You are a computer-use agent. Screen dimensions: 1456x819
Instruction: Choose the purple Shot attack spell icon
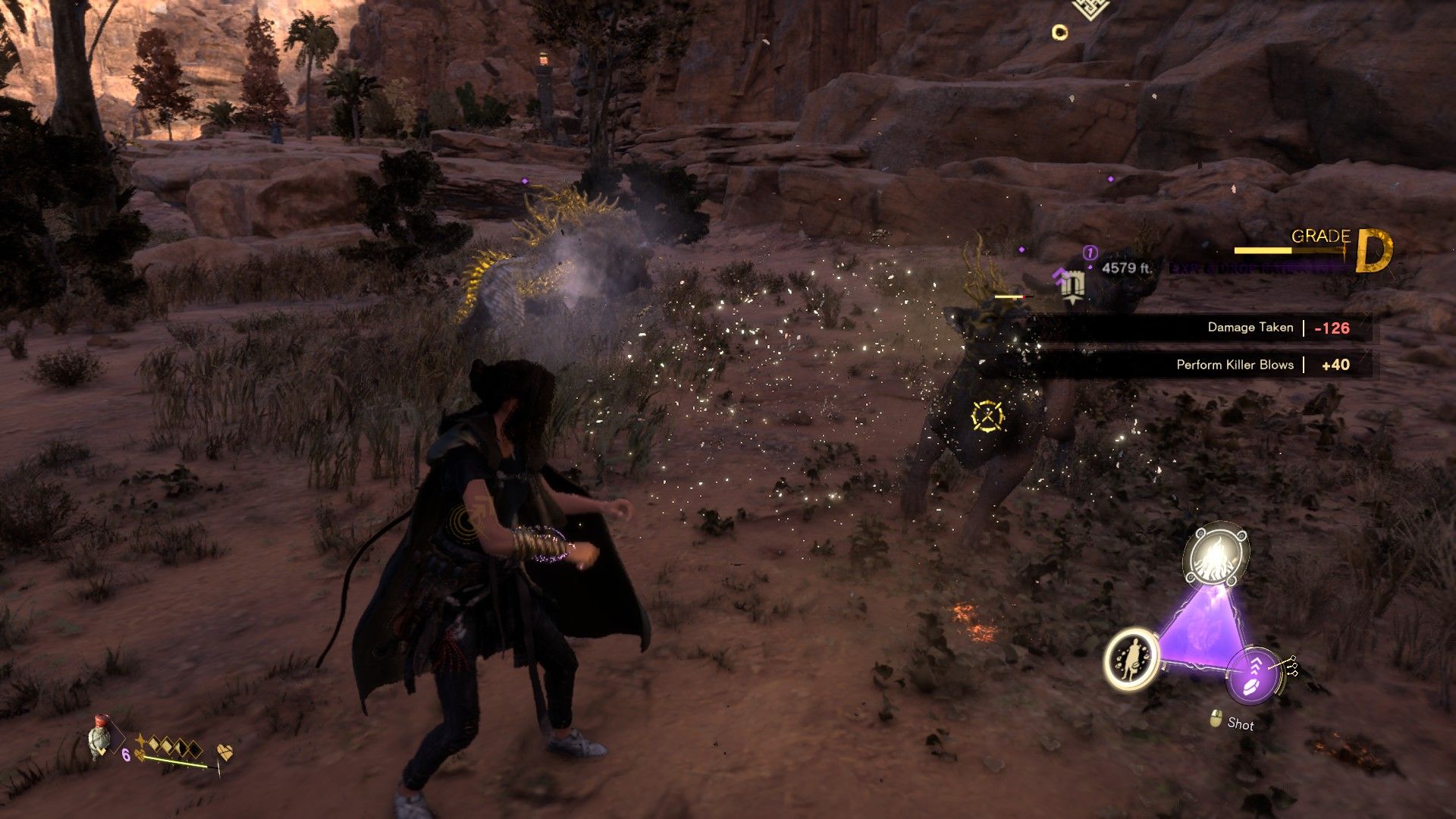tap(1253, 673)
